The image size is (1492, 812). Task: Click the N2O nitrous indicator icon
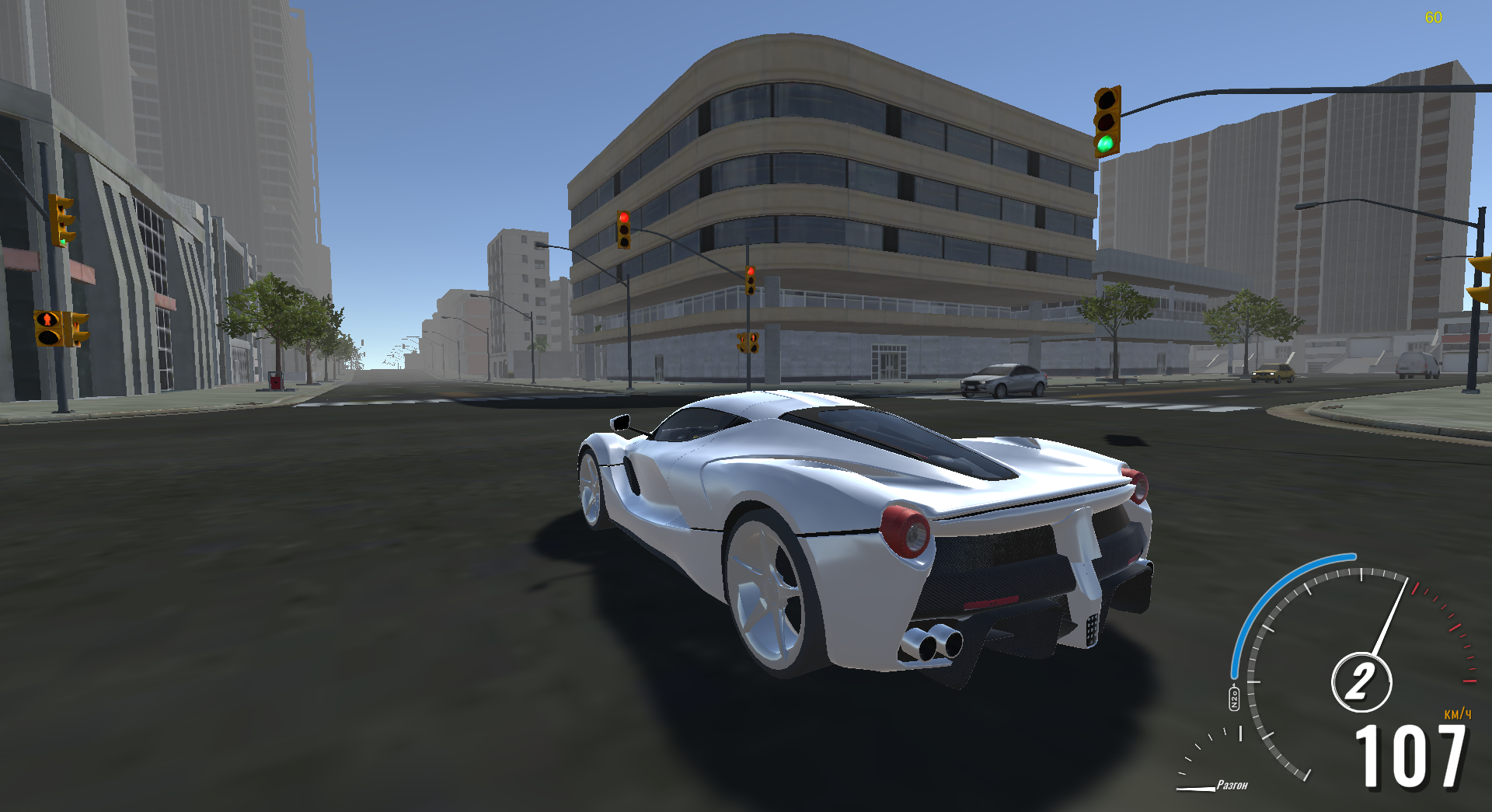point(1234,699)
